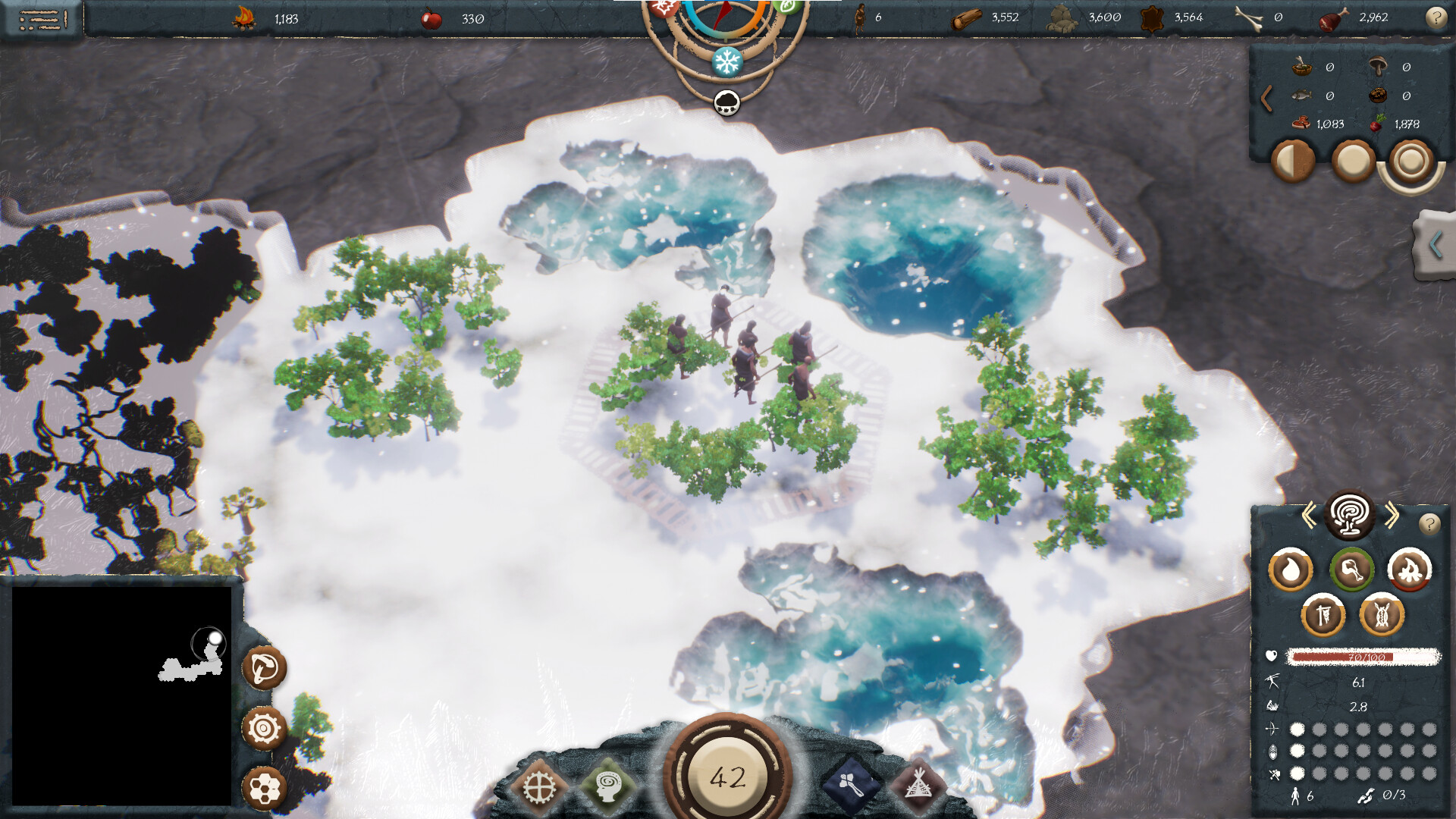Toggle the green drumstick food task button
This screenshot has height=819, width=1456.
click(1353, 570)
